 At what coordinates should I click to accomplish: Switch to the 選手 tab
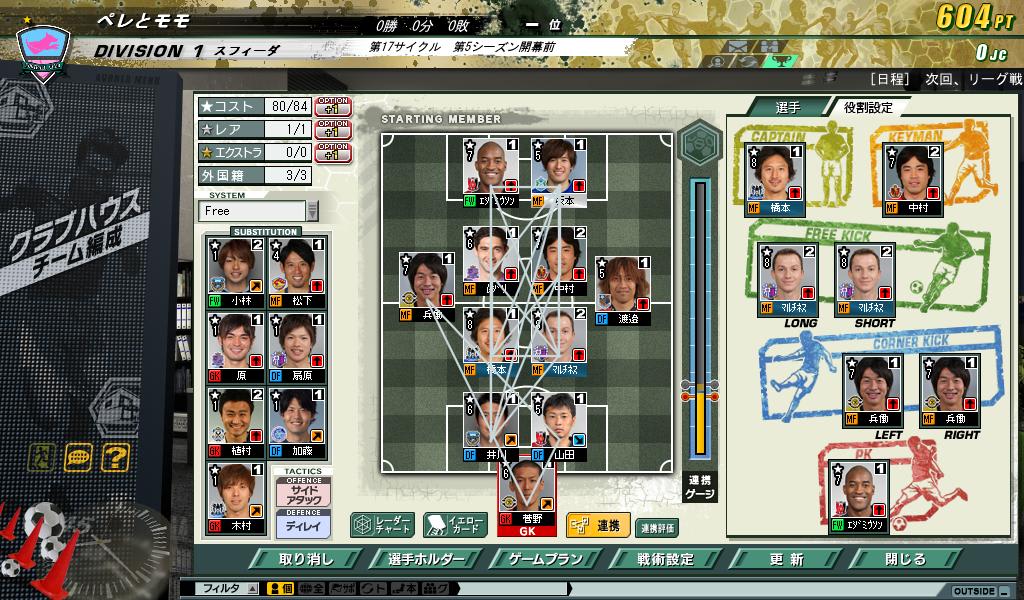click(787, 107)
